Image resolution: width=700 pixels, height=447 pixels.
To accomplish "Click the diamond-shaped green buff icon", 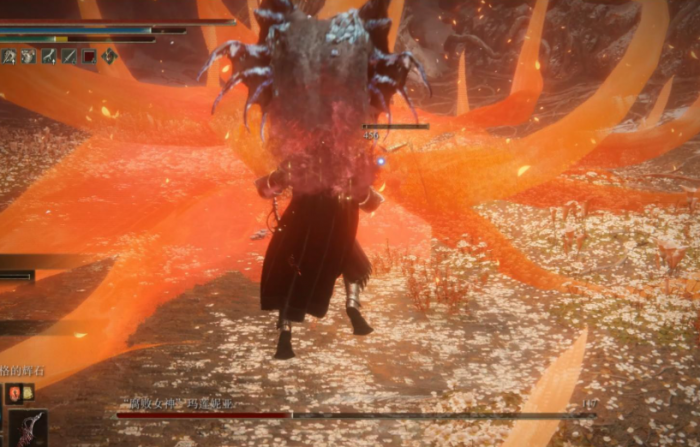I will [108, 56].
